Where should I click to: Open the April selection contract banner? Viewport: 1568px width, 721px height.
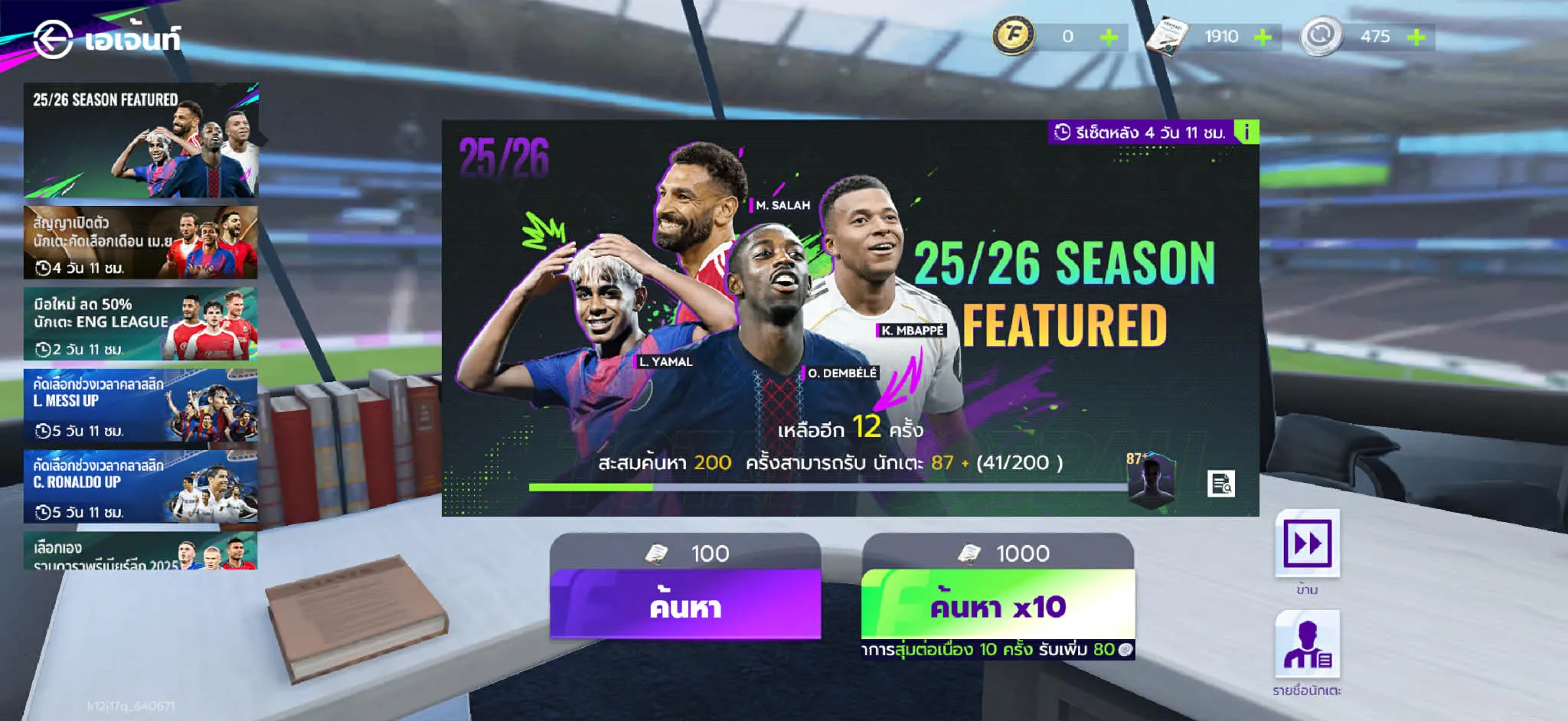(x=141, y=243)
